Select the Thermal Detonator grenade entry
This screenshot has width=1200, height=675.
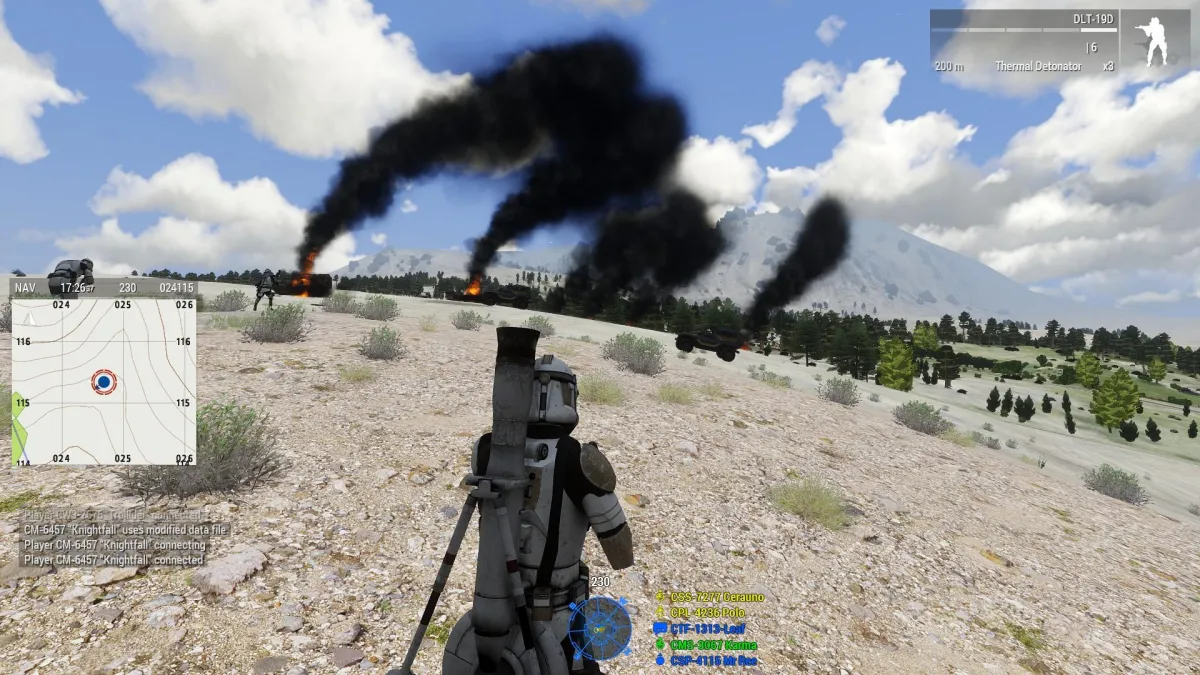click(1038, 66)
